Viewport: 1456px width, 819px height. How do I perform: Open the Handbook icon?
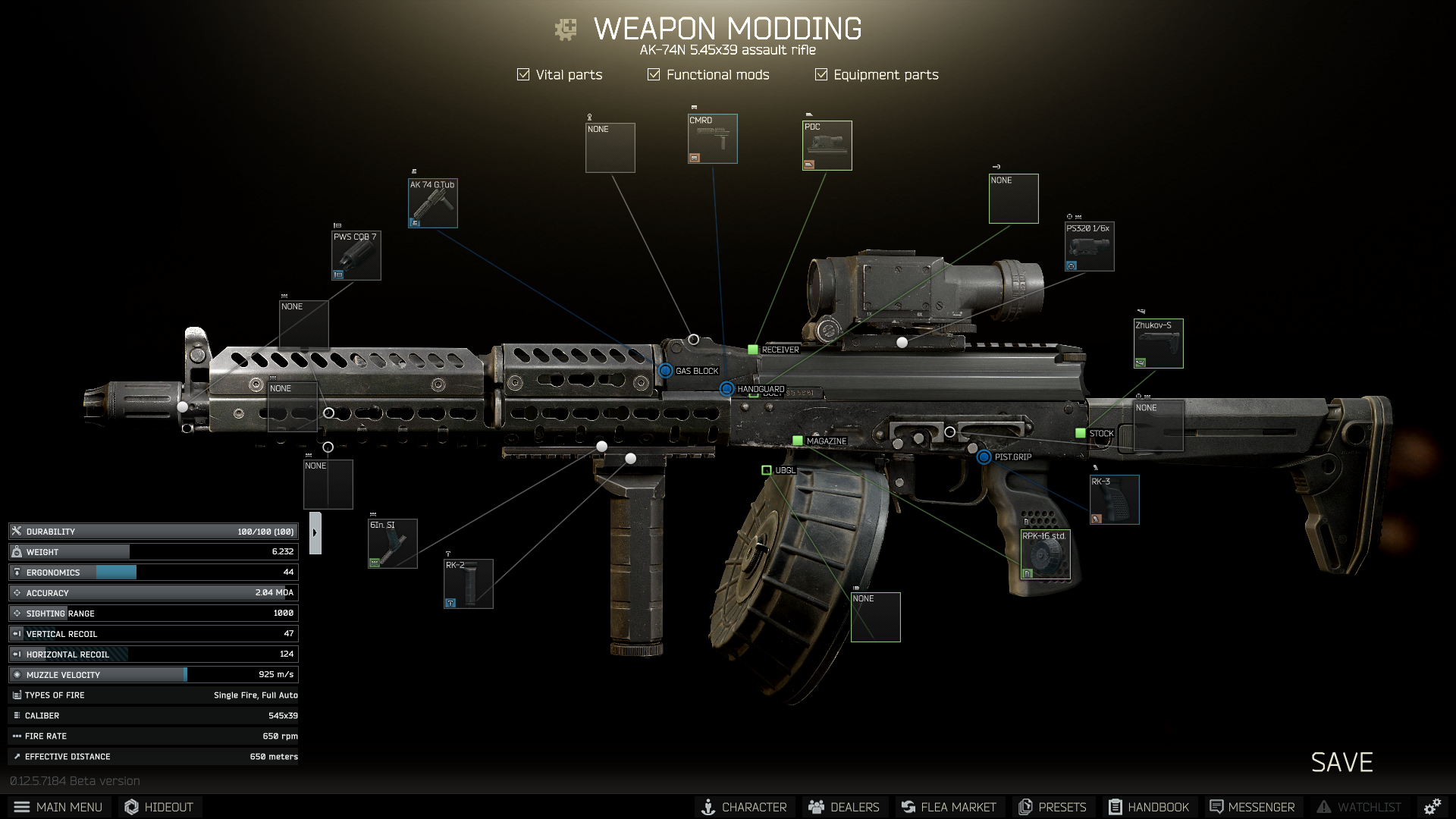1116,807
